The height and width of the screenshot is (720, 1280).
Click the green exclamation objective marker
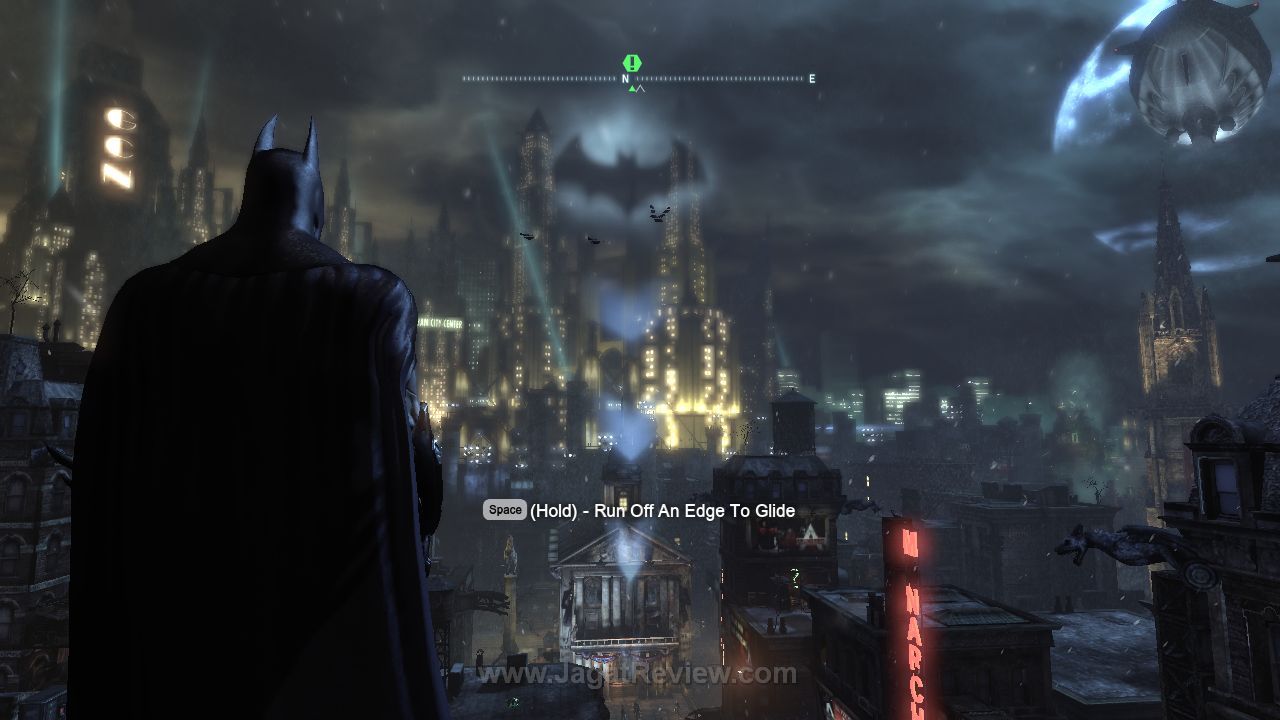point(632,63)
